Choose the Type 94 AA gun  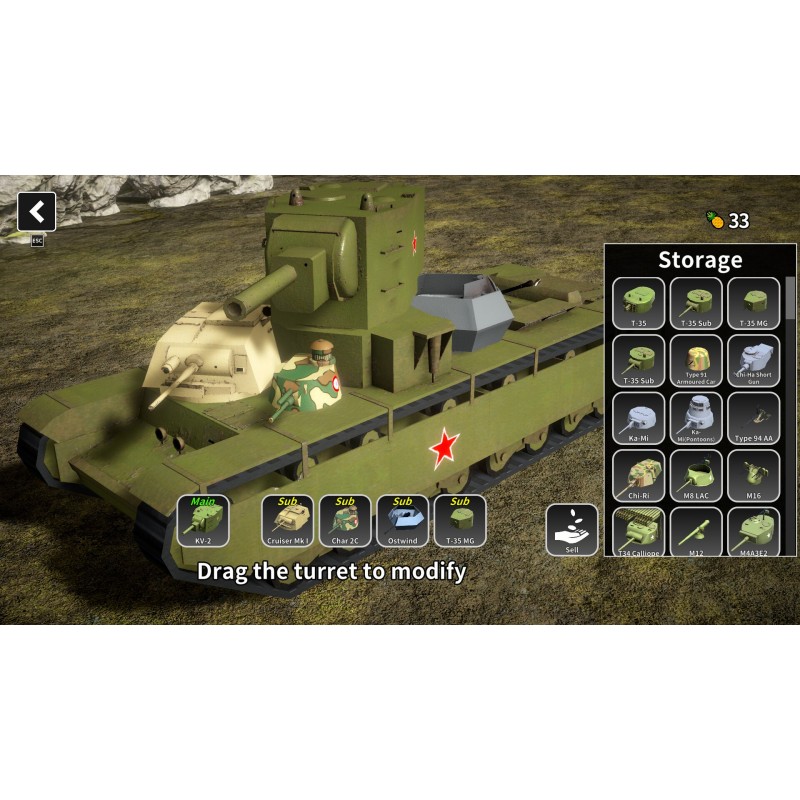(x=754, y=418)
